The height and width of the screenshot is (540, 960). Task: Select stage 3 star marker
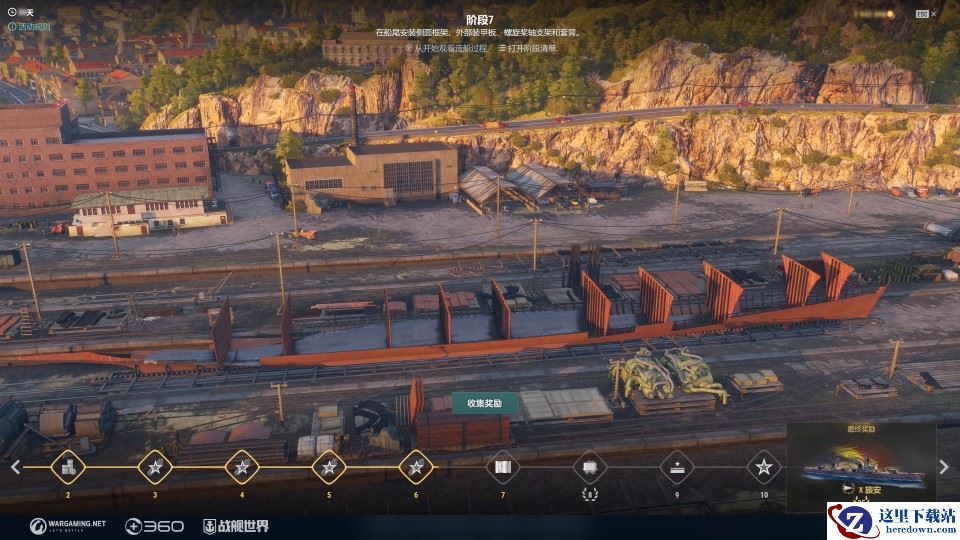pos(155,467)
